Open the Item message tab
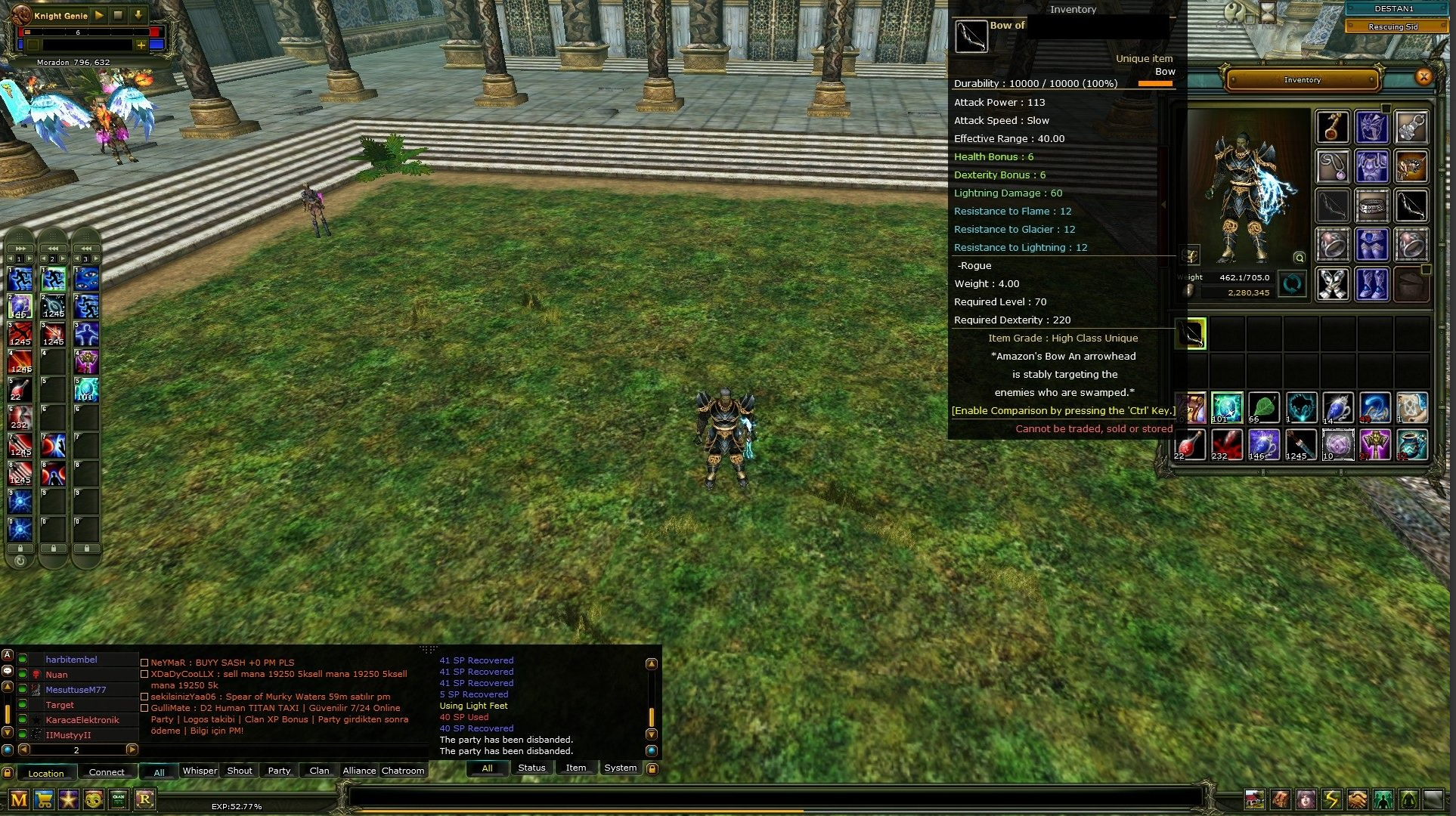The image size is (1456, 816). tap(576, 768)
